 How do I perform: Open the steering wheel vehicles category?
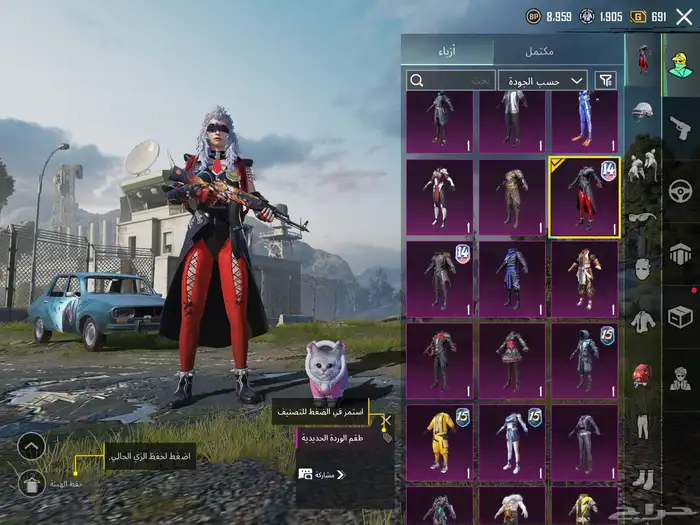[x=680, y=190]
